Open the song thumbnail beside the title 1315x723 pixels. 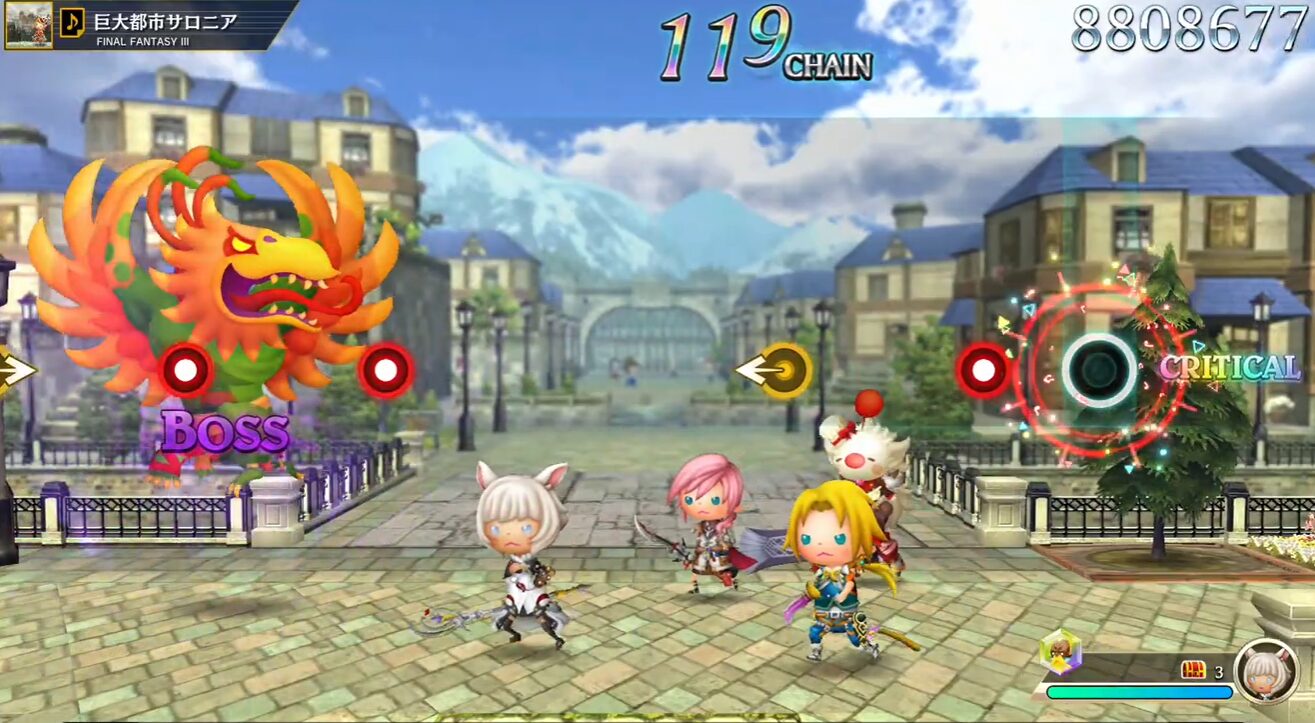click(x=28, y=24)
